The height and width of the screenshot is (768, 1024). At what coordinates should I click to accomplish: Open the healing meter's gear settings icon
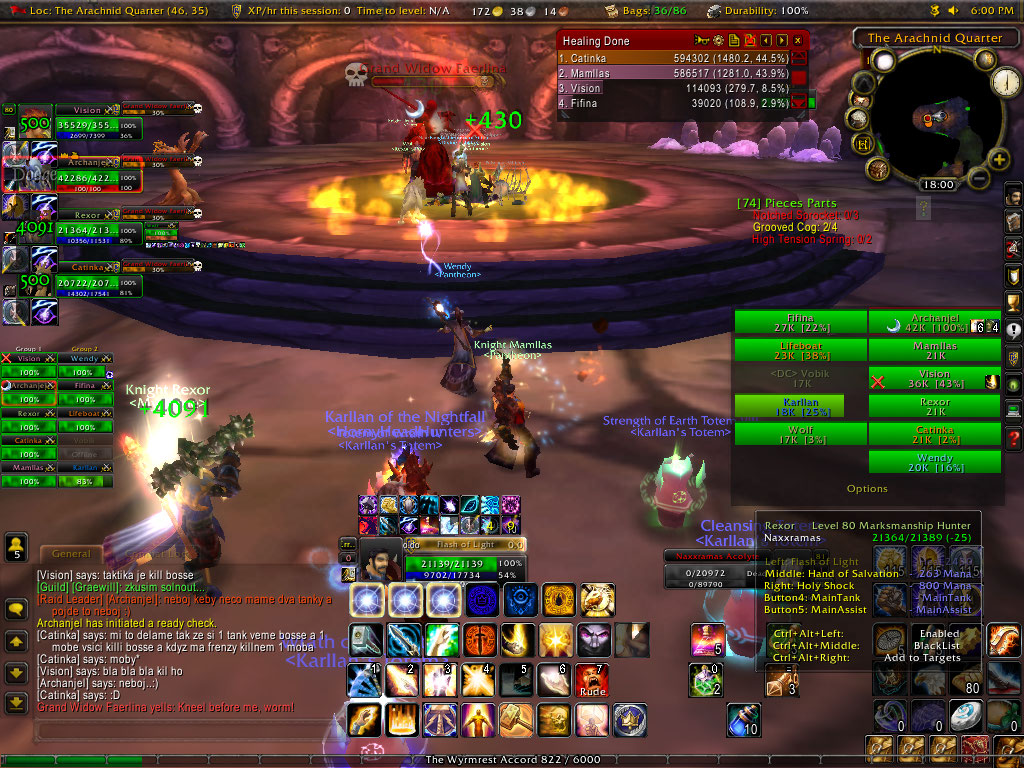(717, 41)
